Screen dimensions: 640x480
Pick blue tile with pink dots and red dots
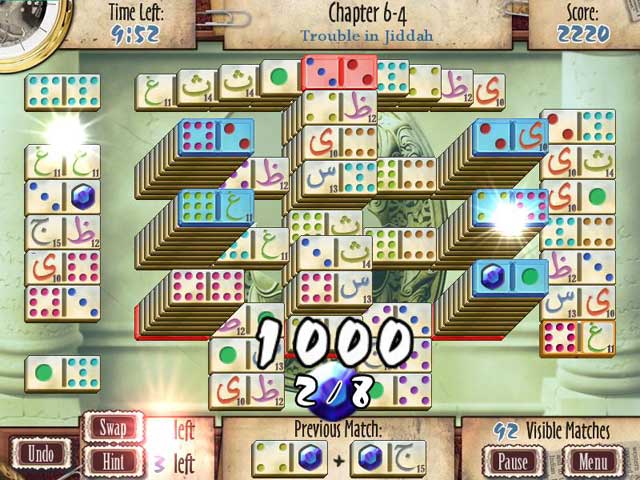[x=217, y=138]
